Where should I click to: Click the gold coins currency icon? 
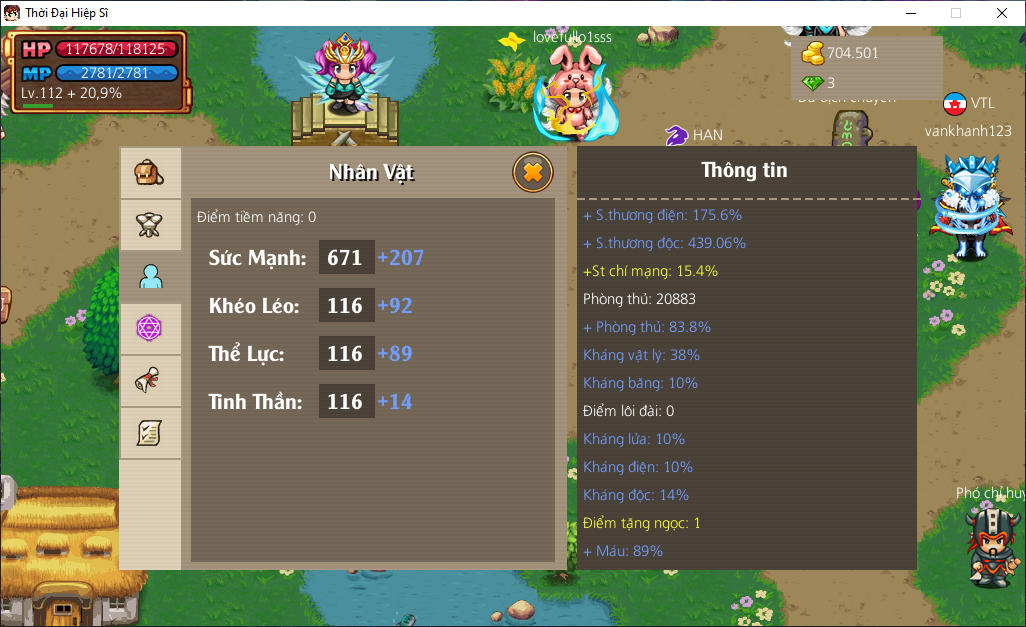812,53
